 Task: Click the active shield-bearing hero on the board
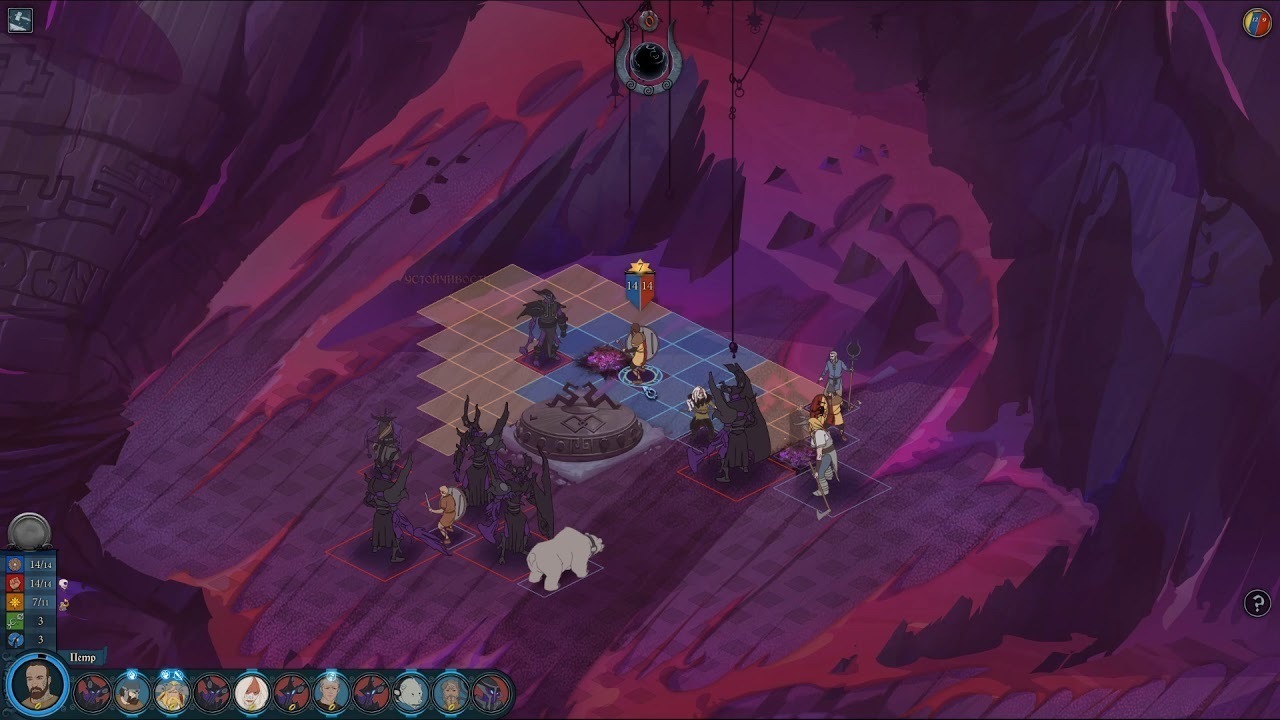[x=637, y=350]
